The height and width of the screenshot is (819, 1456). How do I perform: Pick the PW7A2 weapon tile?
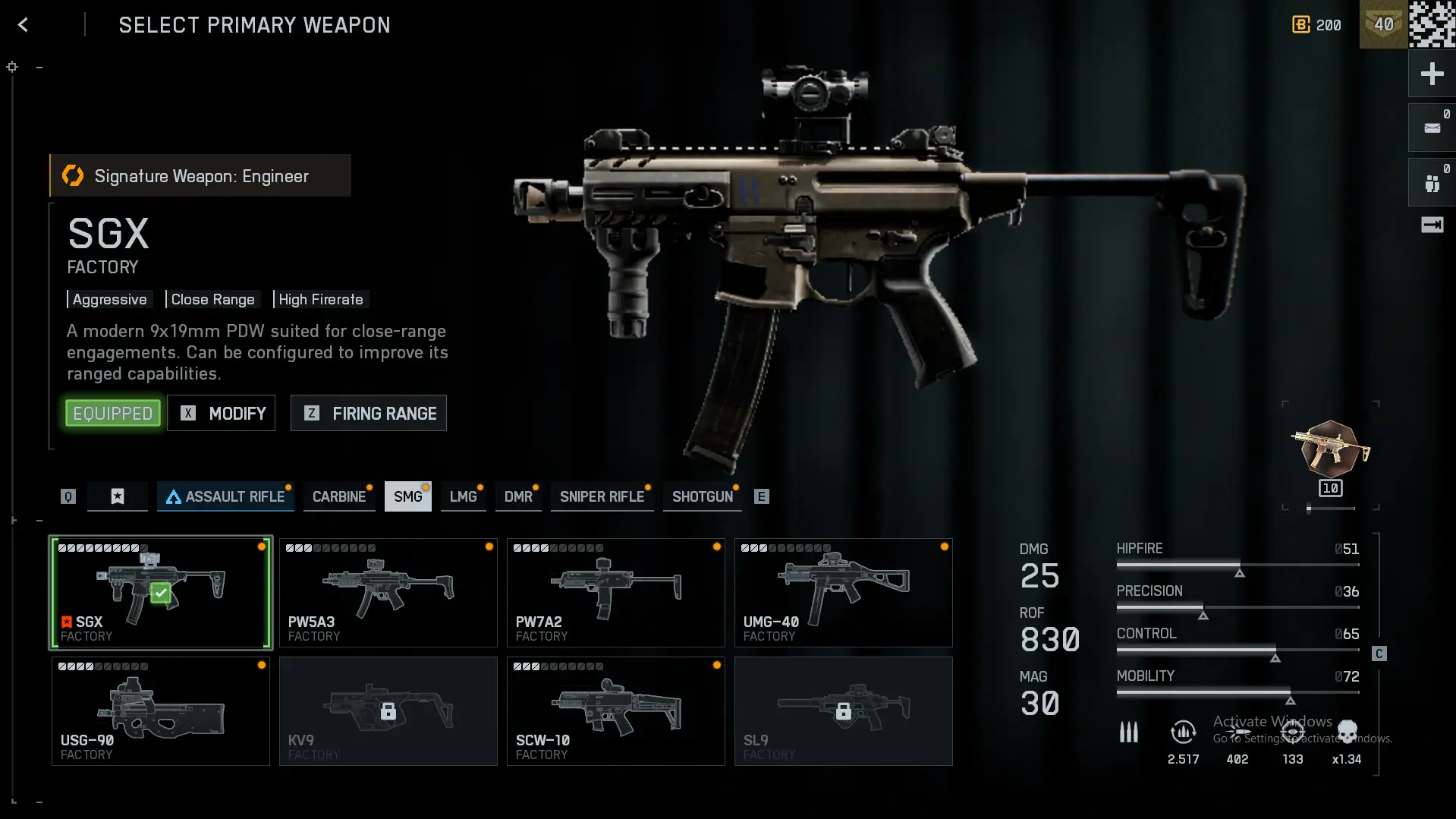coord(616,593)
